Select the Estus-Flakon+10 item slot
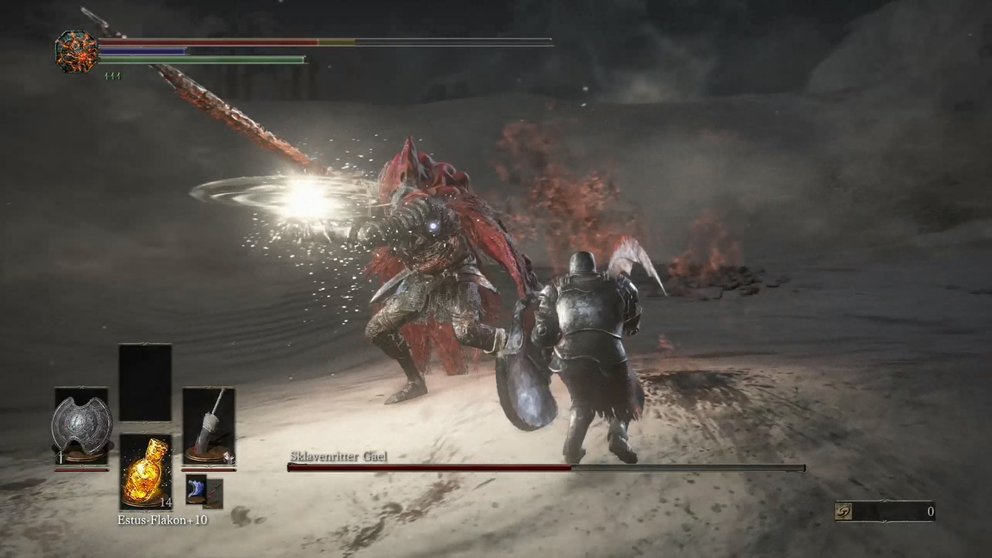This screenshot has height=558, width=992. (145, 474)
